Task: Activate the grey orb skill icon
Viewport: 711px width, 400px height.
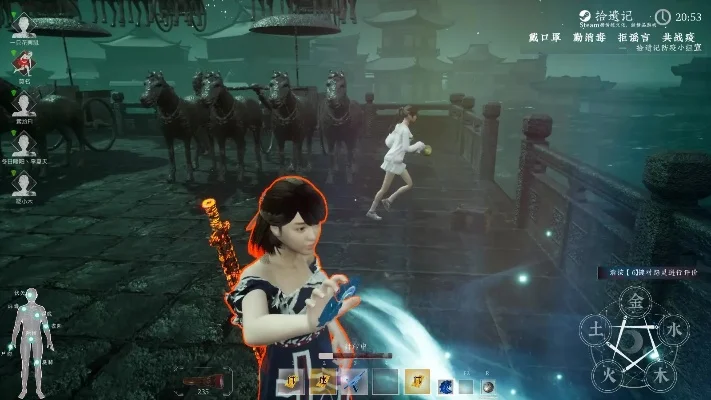Action: click(x=486, y=386)
